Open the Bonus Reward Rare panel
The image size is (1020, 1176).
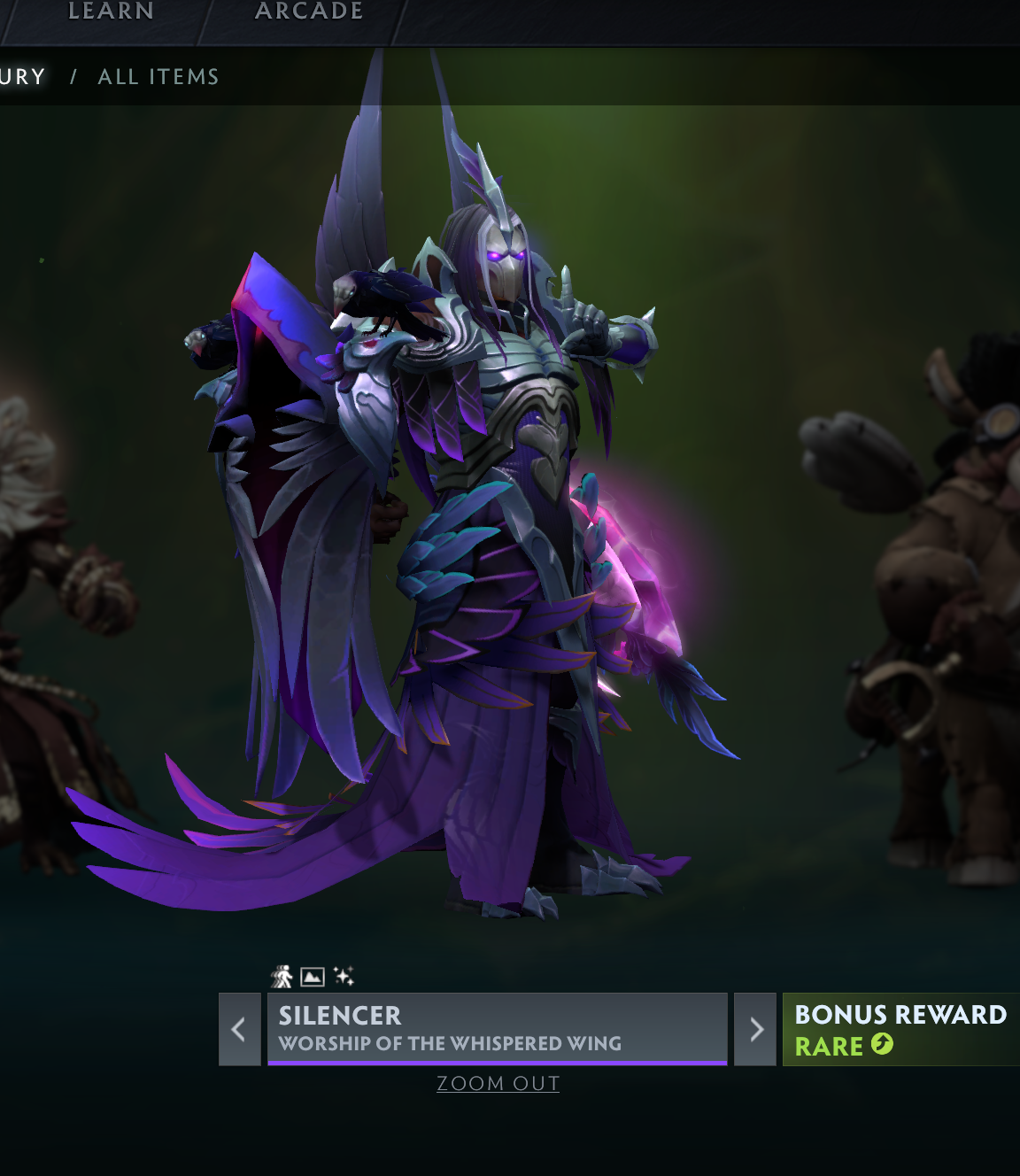[900, 1029]
